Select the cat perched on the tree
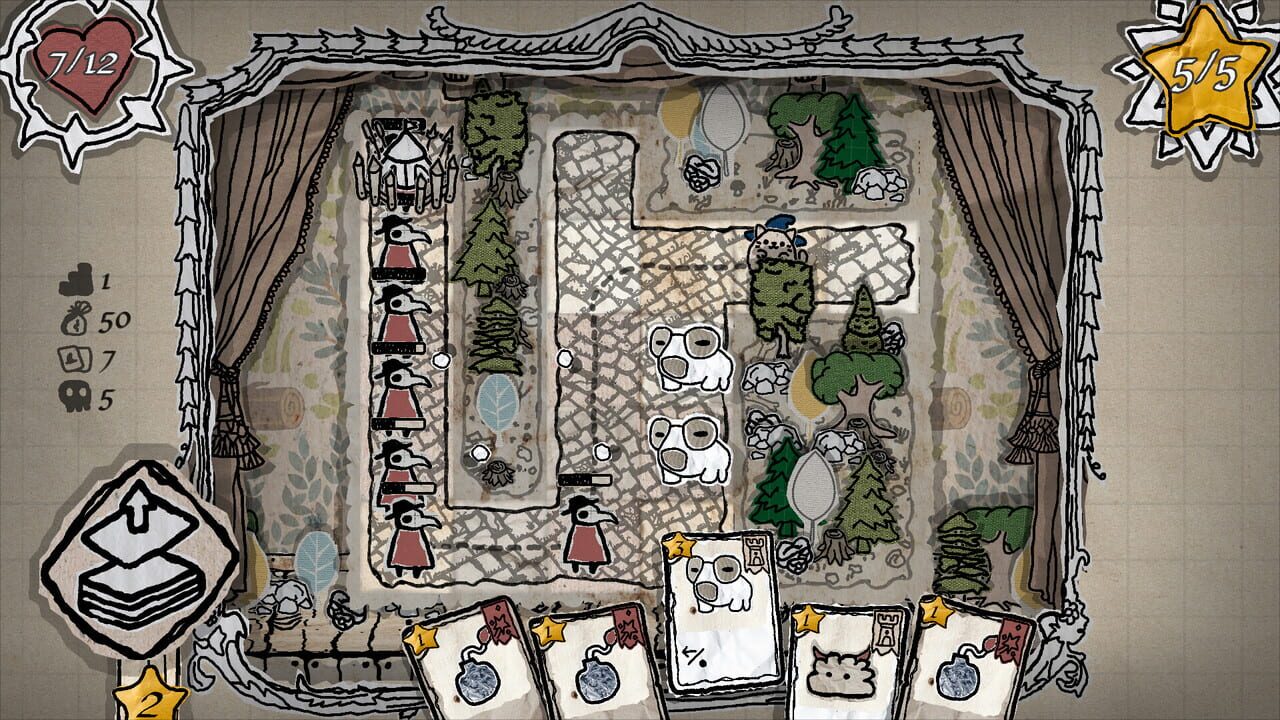Screen dimensions: 1280x720 click(775, 240)
